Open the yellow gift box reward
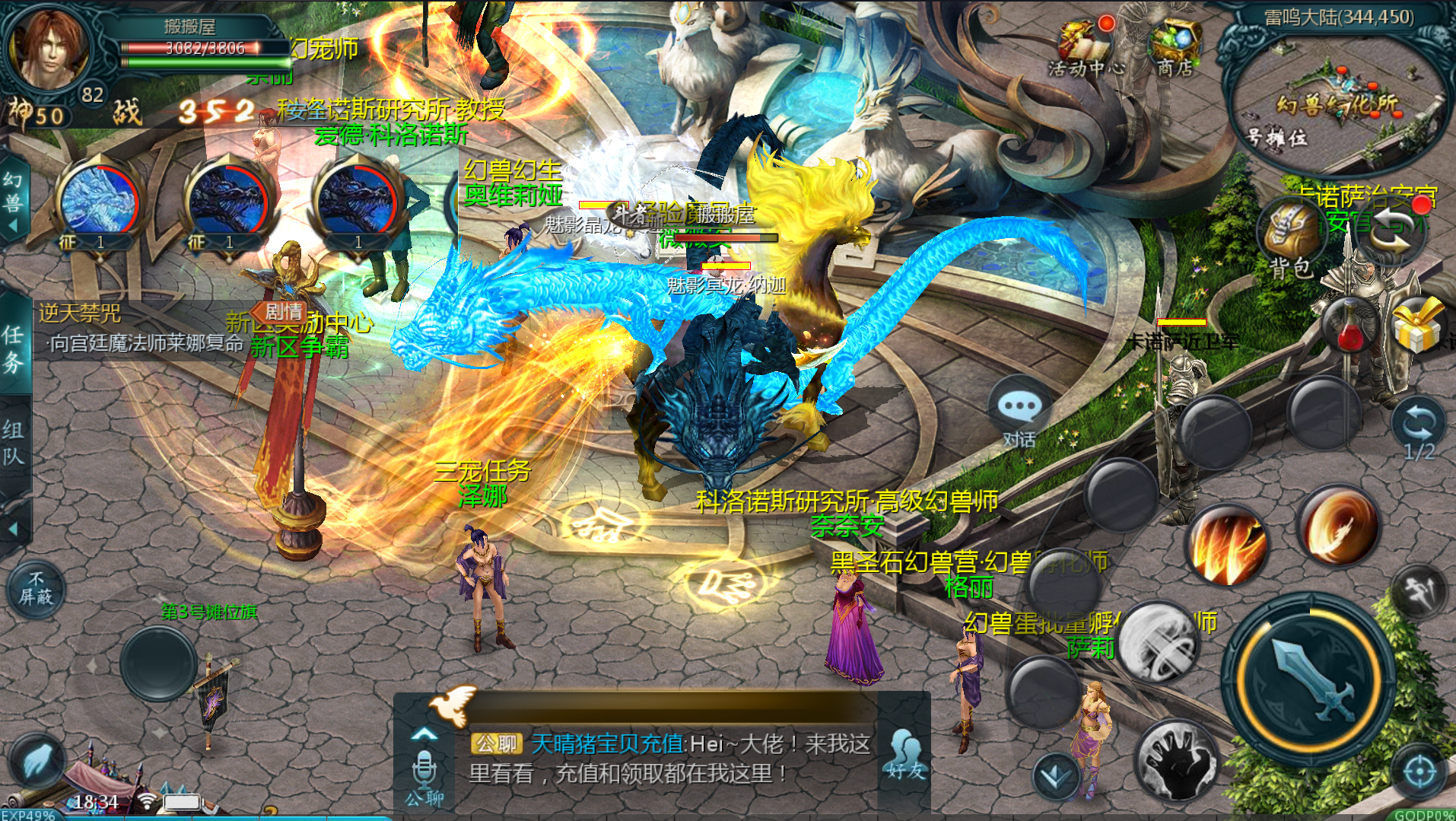Image resolution: width=1456 pixels, height=821 pixels. click(x=1417, y=325)
